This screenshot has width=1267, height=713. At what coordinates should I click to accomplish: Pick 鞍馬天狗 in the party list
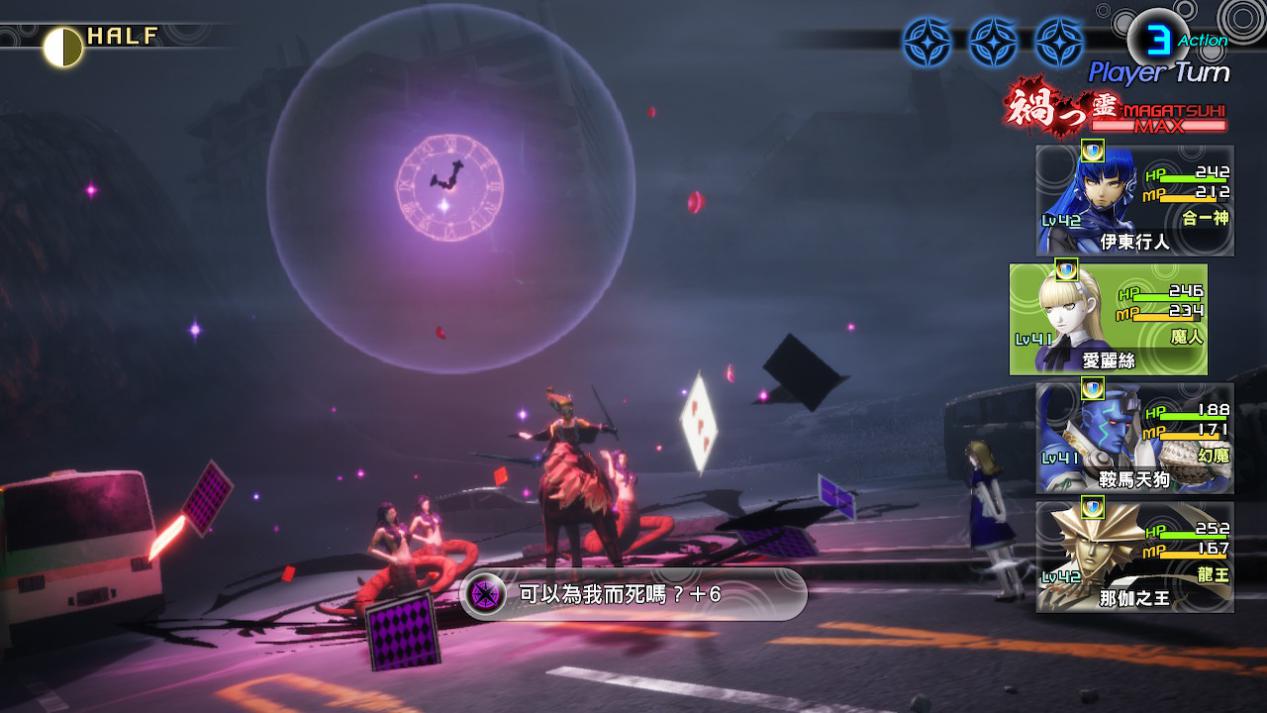pyautogui.click(x=1134, y=438)
